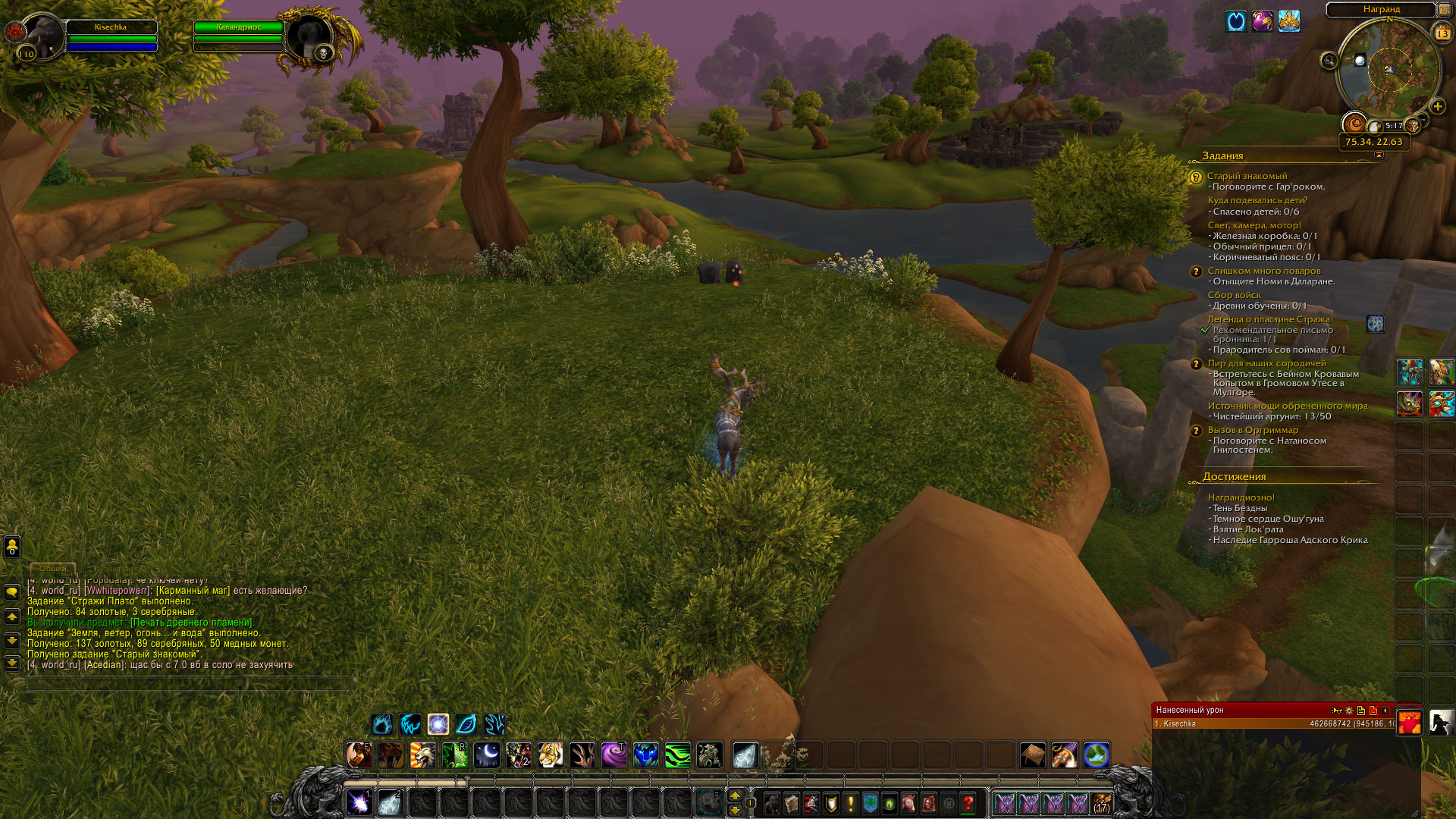Select the quest Старый знакомый in tracker
Image resolution: width=1456 pixels, height=819 pixels.
click(1247, 176)
